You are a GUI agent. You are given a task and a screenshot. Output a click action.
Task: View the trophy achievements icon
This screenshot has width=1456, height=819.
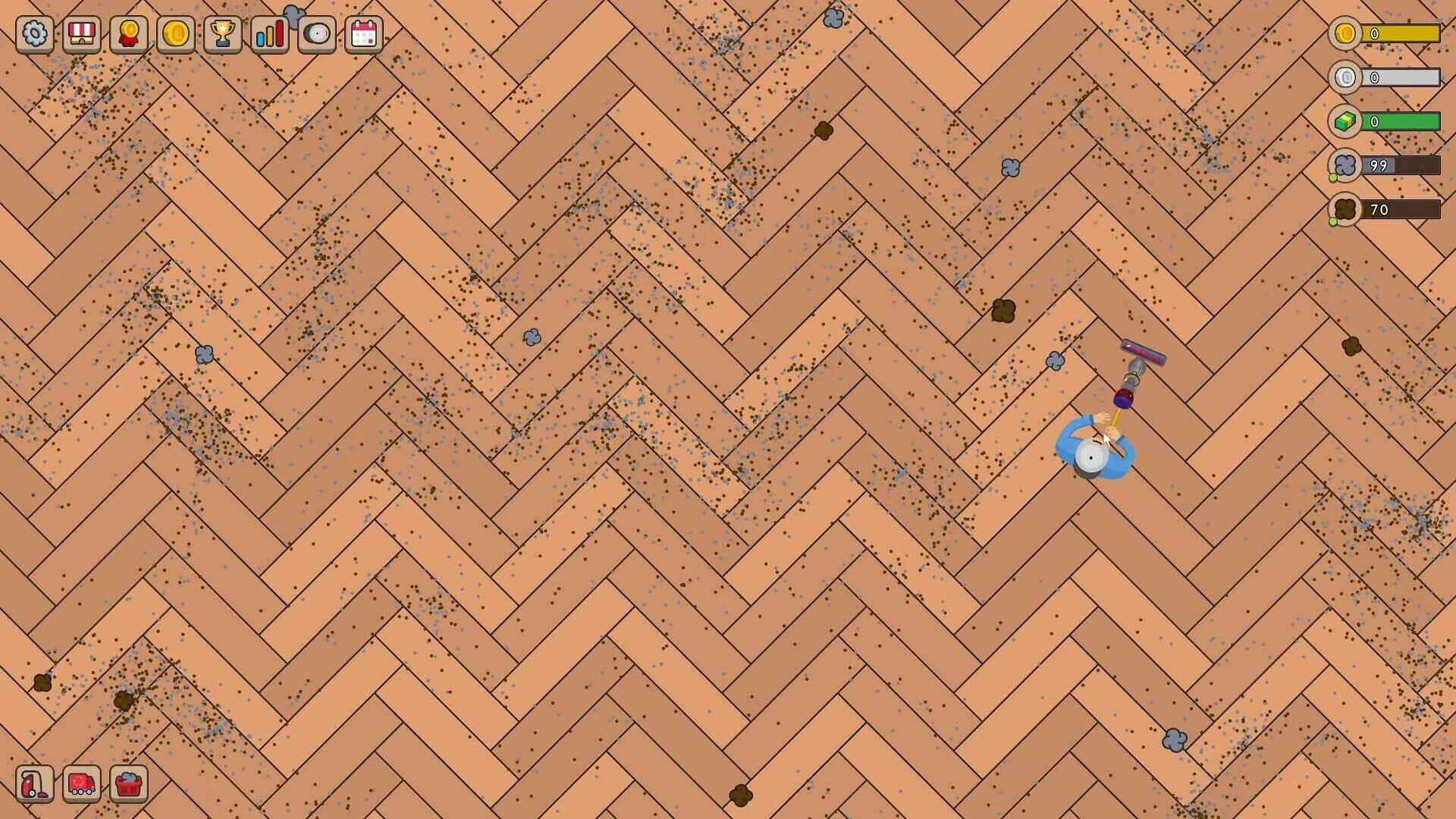point(223,34)
